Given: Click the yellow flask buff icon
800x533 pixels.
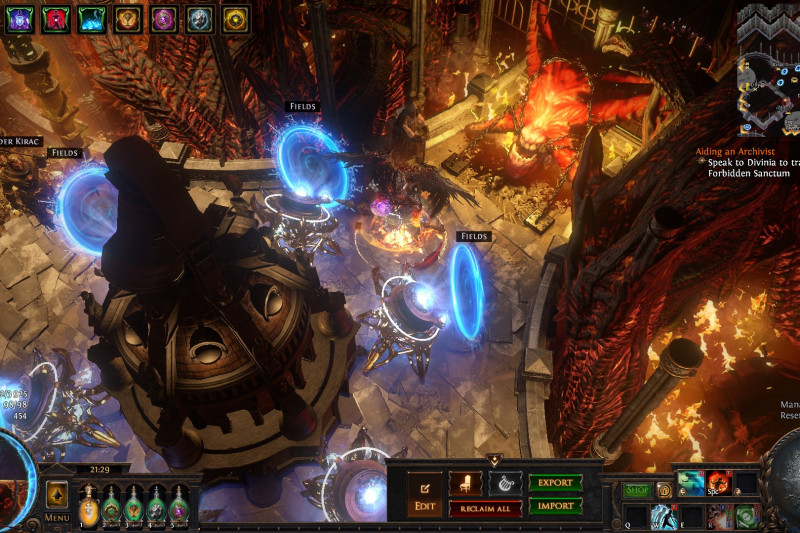Looking at the screenshot, I should (x=235, y=18).
